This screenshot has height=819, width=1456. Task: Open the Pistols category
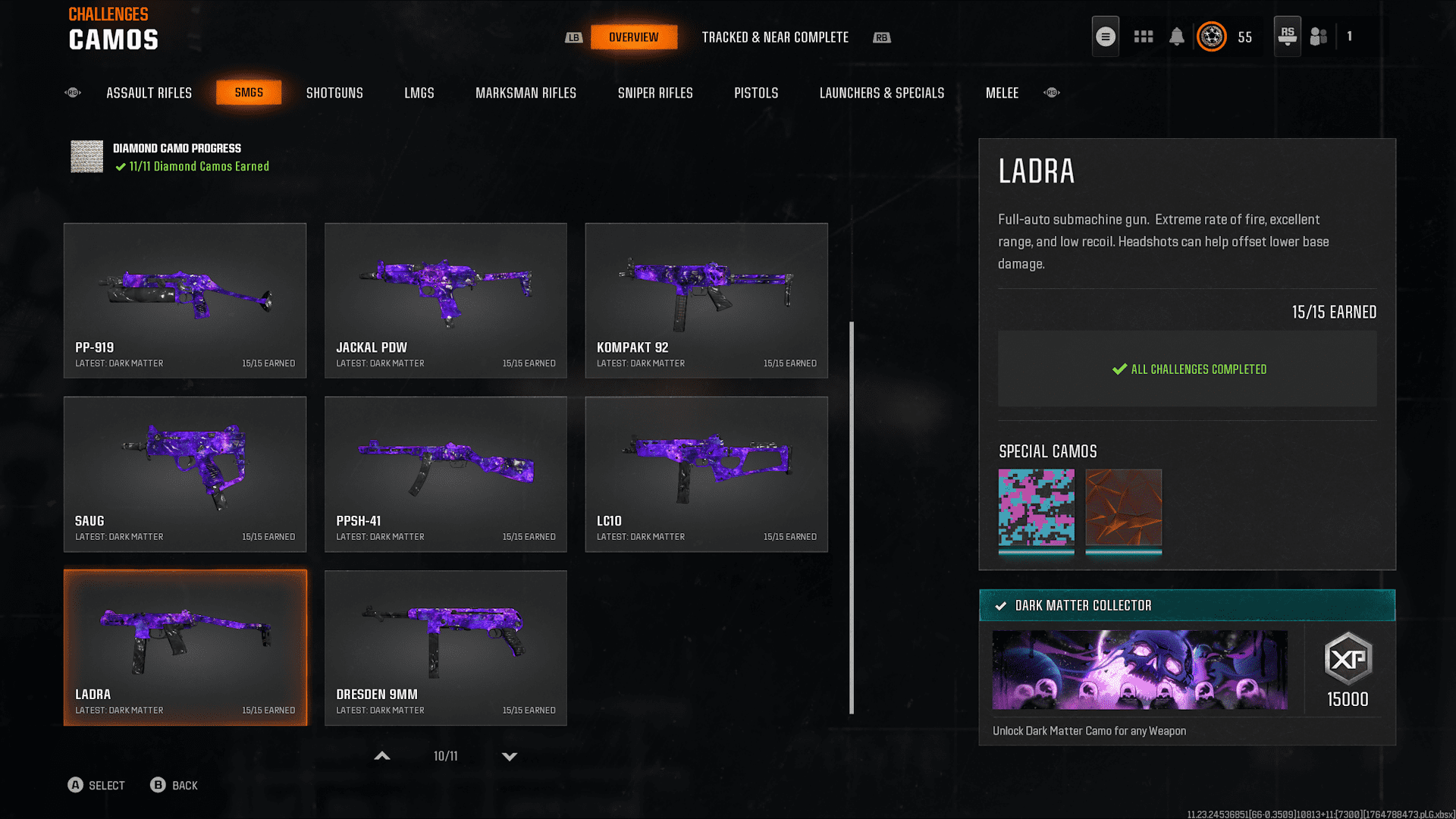click(756, 93)
